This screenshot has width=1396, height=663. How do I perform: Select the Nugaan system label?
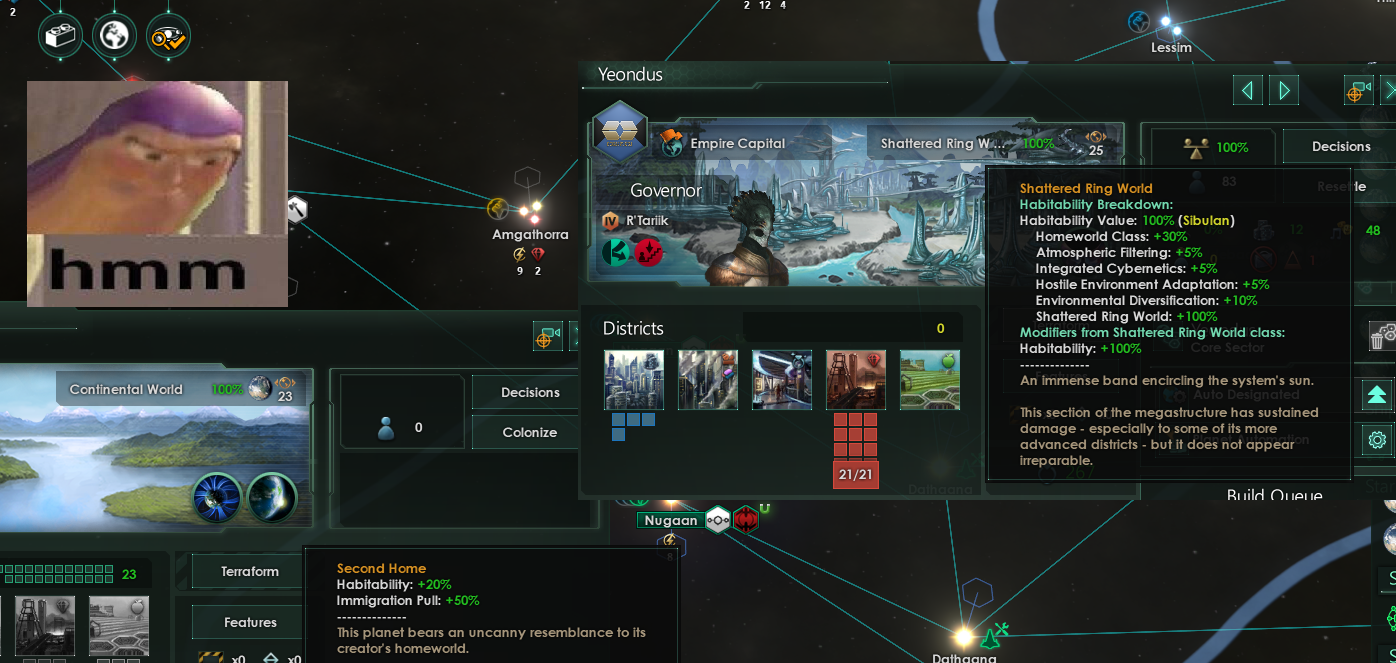click(x=671, y=520)
